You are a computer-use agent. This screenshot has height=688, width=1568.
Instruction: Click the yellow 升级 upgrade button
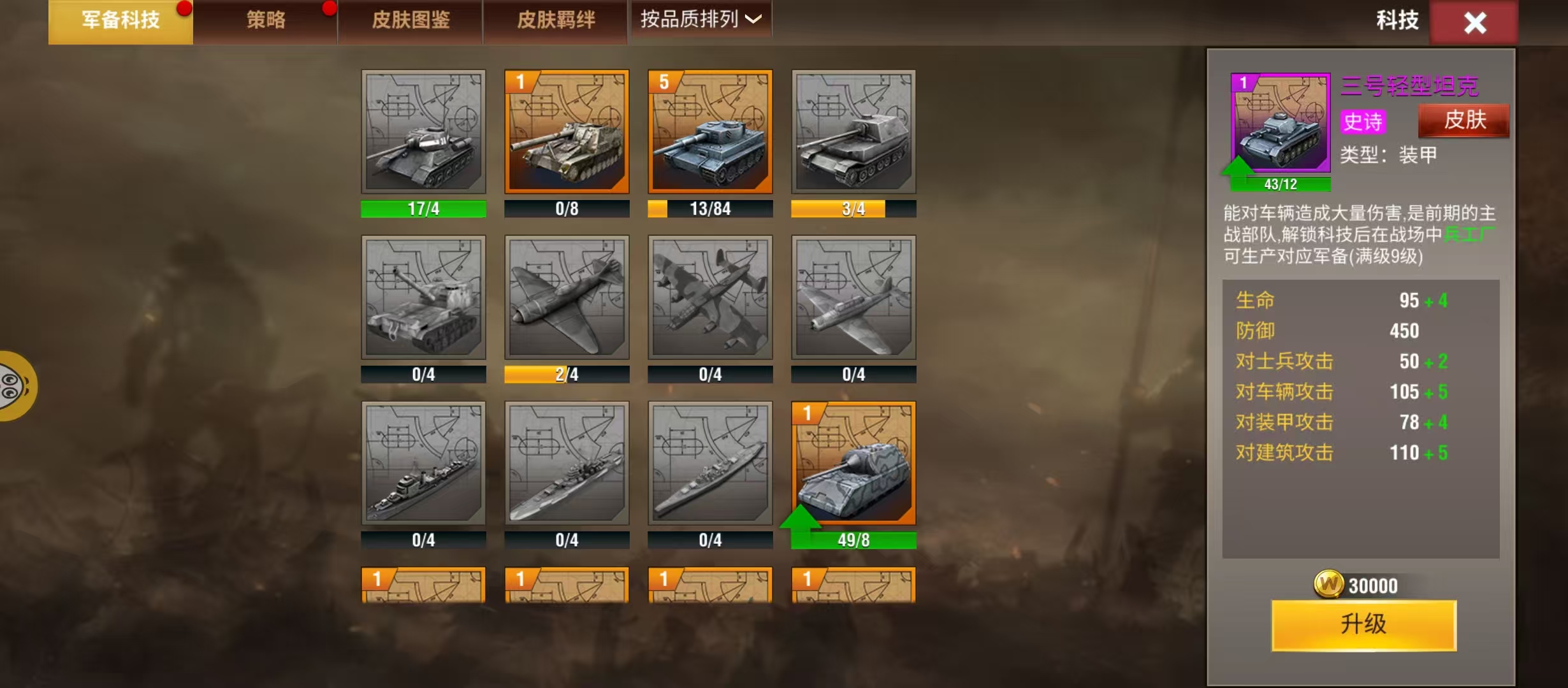[1363, 625]
